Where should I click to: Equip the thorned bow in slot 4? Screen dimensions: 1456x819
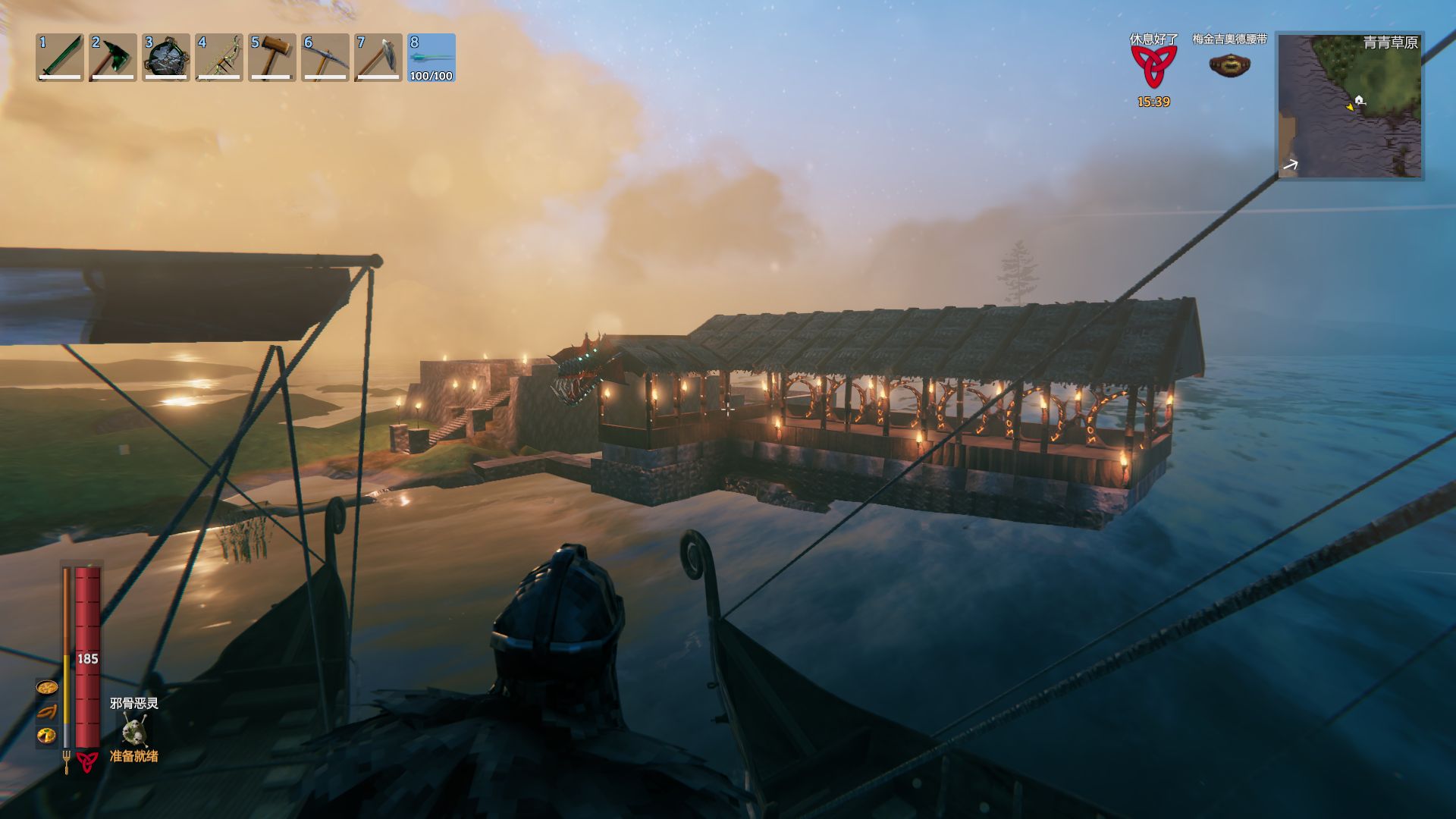[219, 58]
